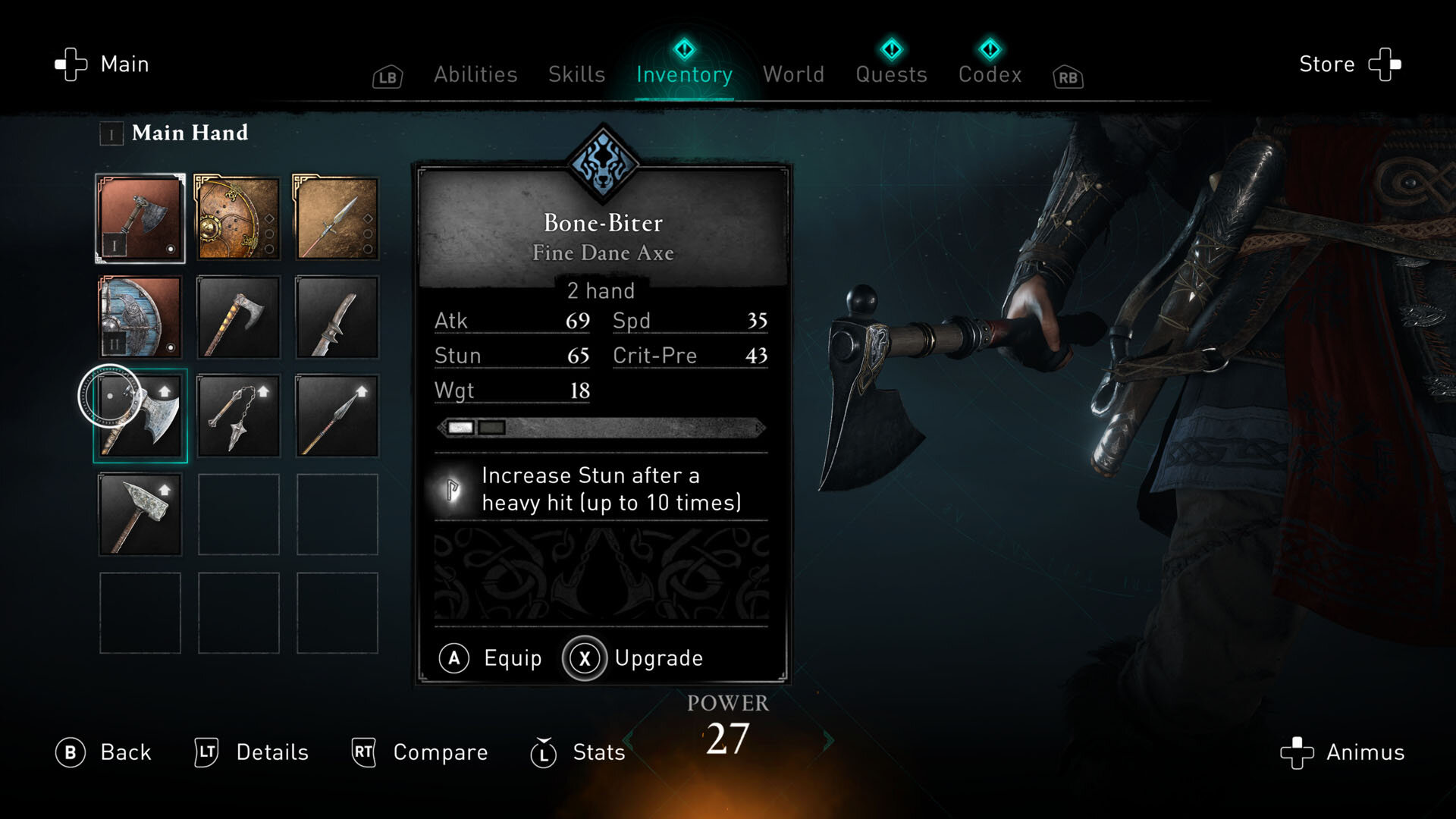Choose the seax dagger slot

(337, 317)
